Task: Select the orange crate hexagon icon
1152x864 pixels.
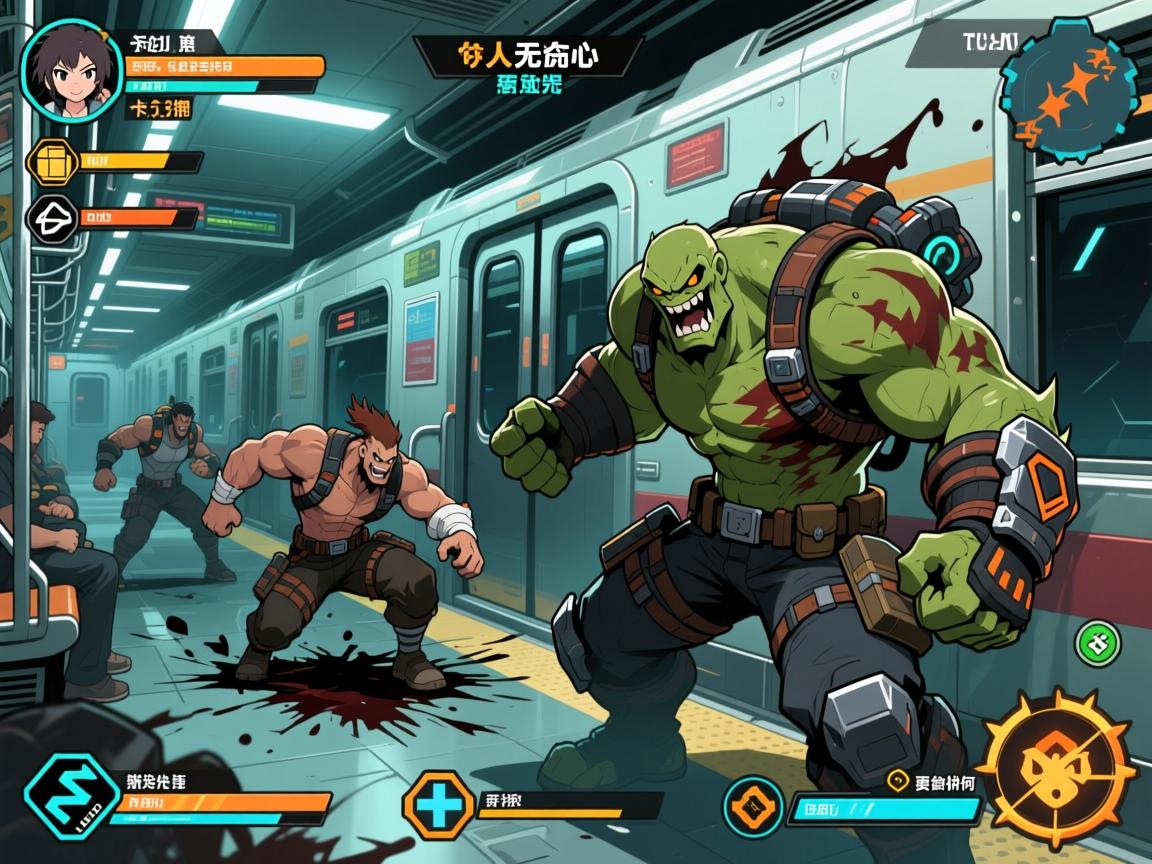Action: coord(50,161)
